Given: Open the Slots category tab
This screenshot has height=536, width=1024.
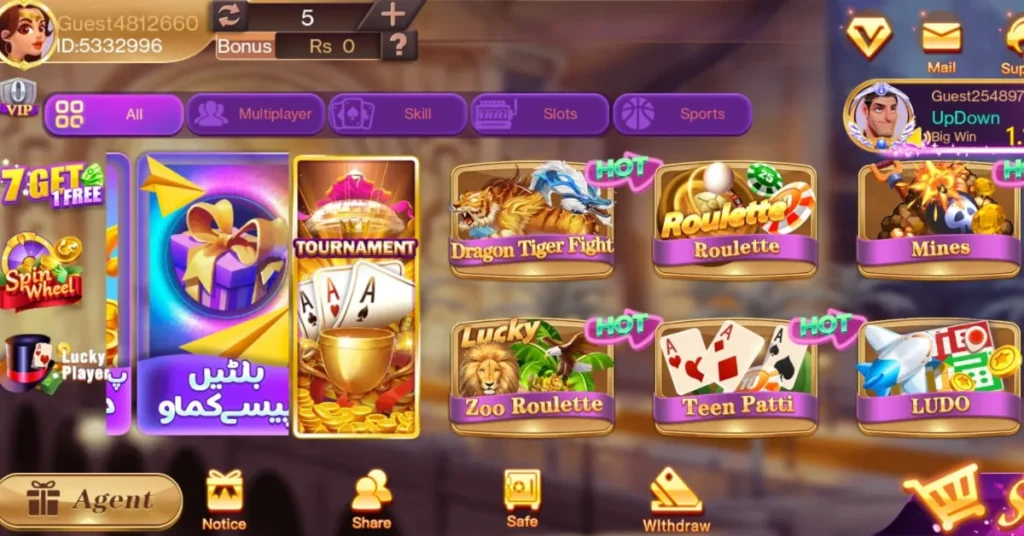Looking at the screenshot, I should click(x=540, y=114).
